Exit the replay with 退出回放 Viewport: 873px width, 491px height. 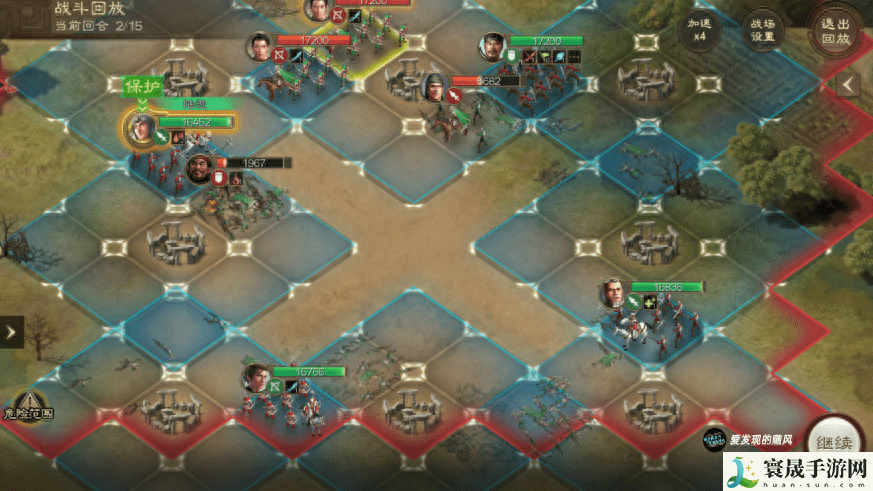tap(835, 30)
